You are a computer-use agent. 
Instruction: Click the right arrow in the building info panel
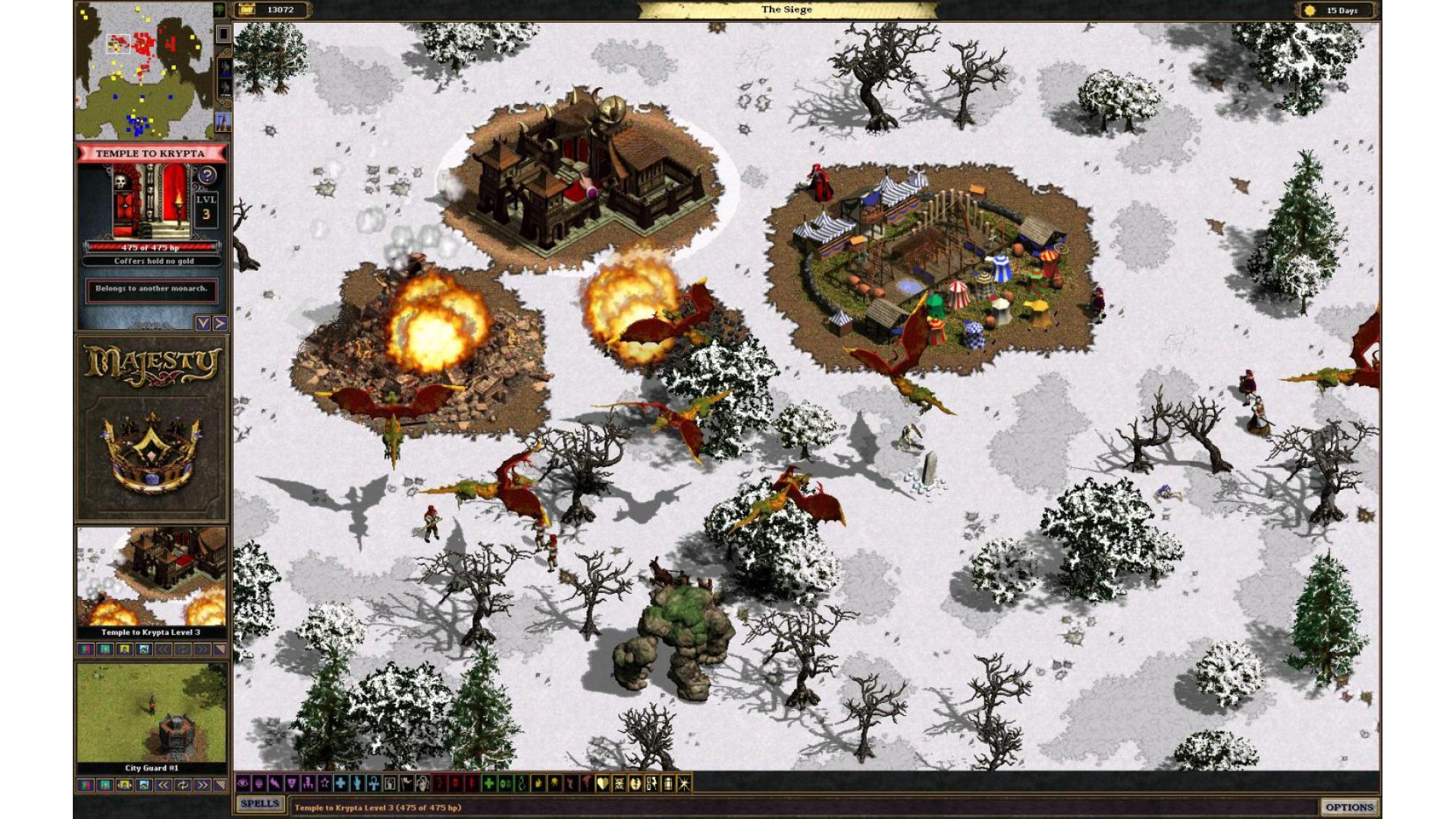pyautogui.click(x=220, y=324)
